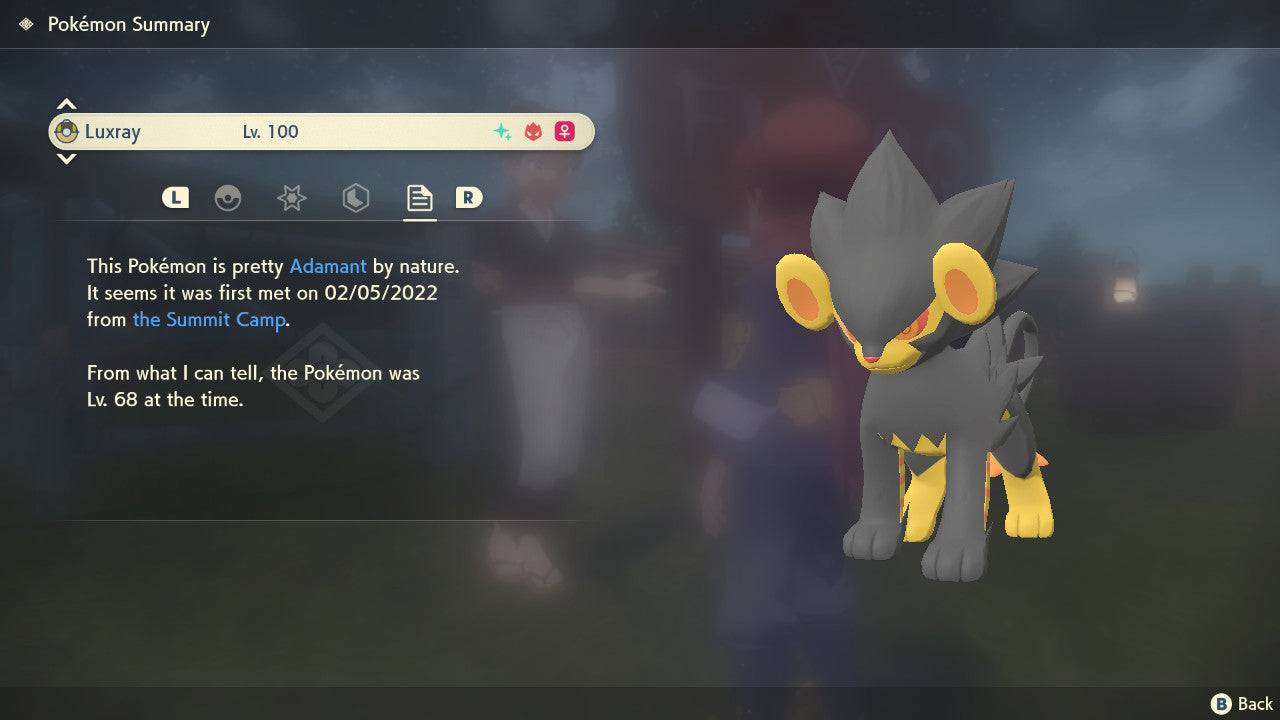The image size is (1280, 720).
Task: Open the Poké Ball info tab
Action: [x=229, y=198]
